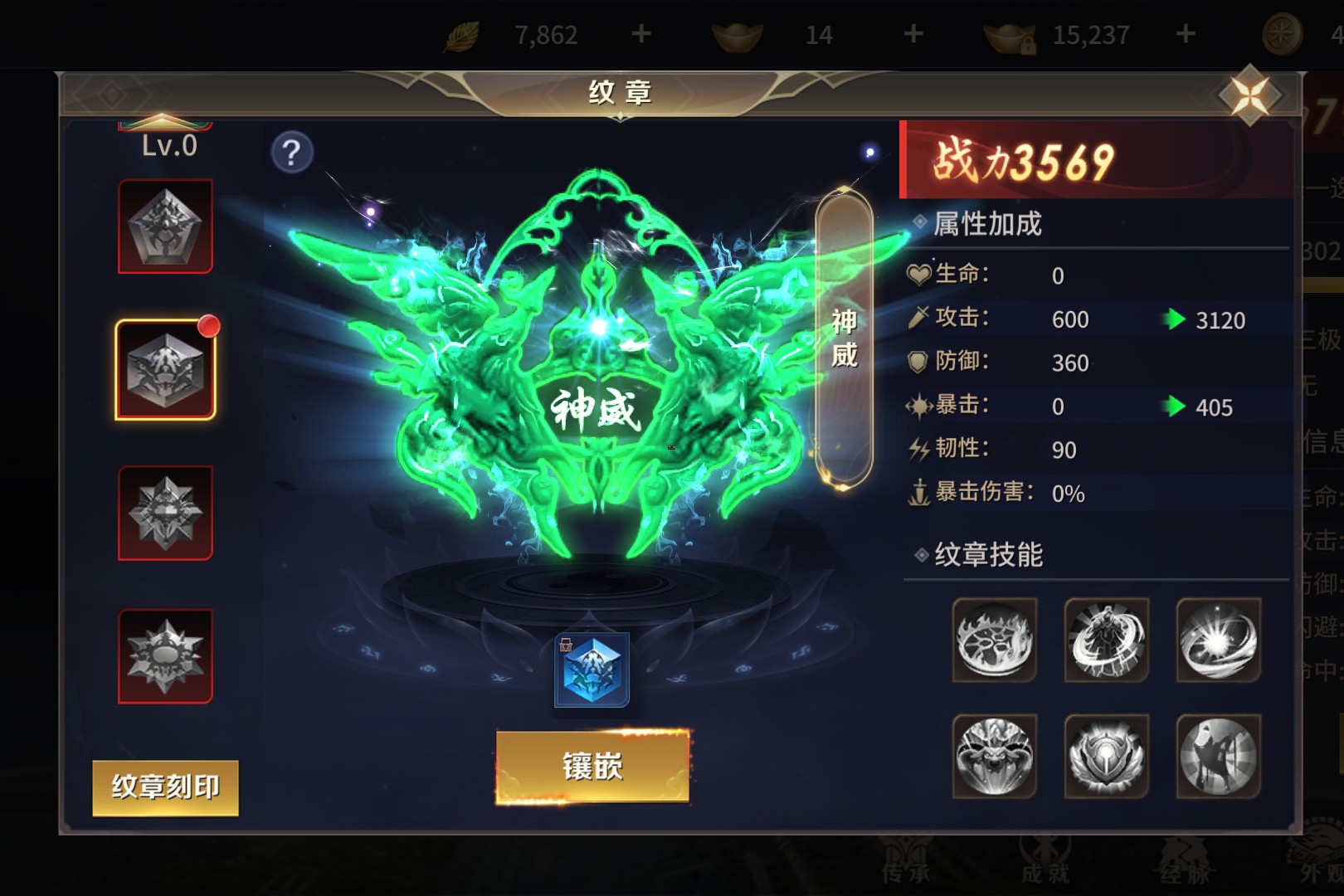Viewport: 1344px width, 896px height.
Task: View the horned demon face skill
Action: coord(994,756)
